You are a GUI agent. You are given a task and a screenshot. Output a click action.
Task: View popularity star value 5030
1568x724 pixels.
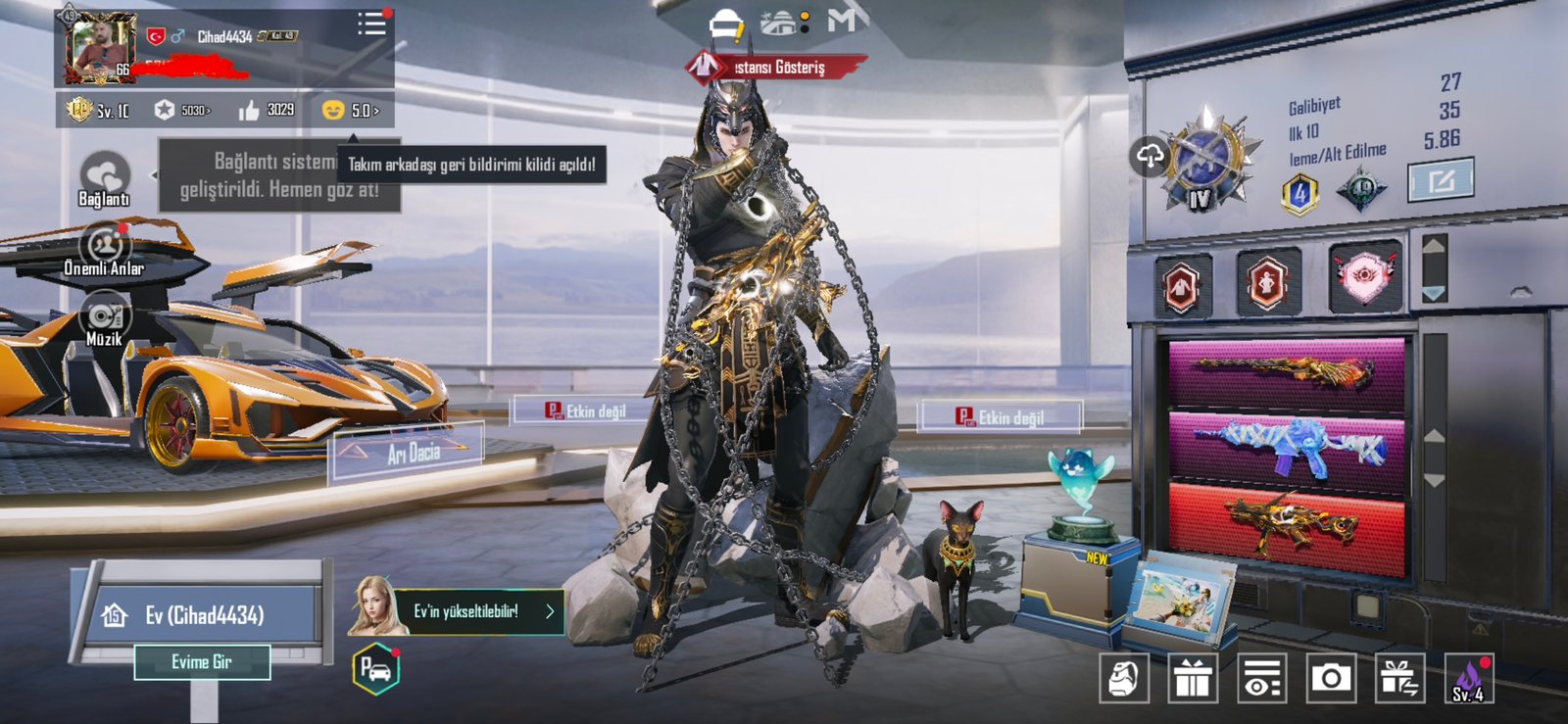(x=182, y=110)
